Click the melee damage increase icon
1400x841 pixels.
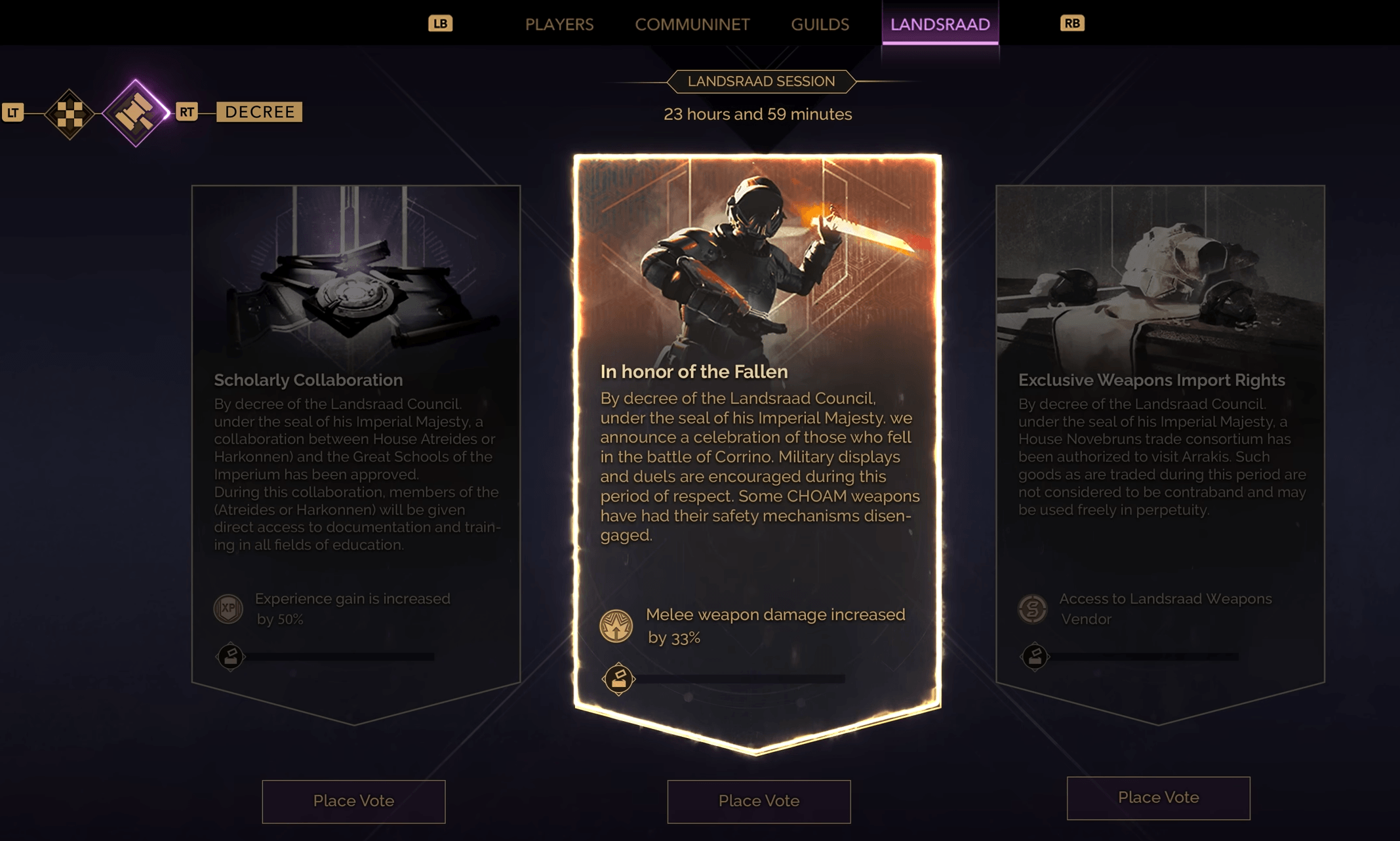tap(615, 626)
